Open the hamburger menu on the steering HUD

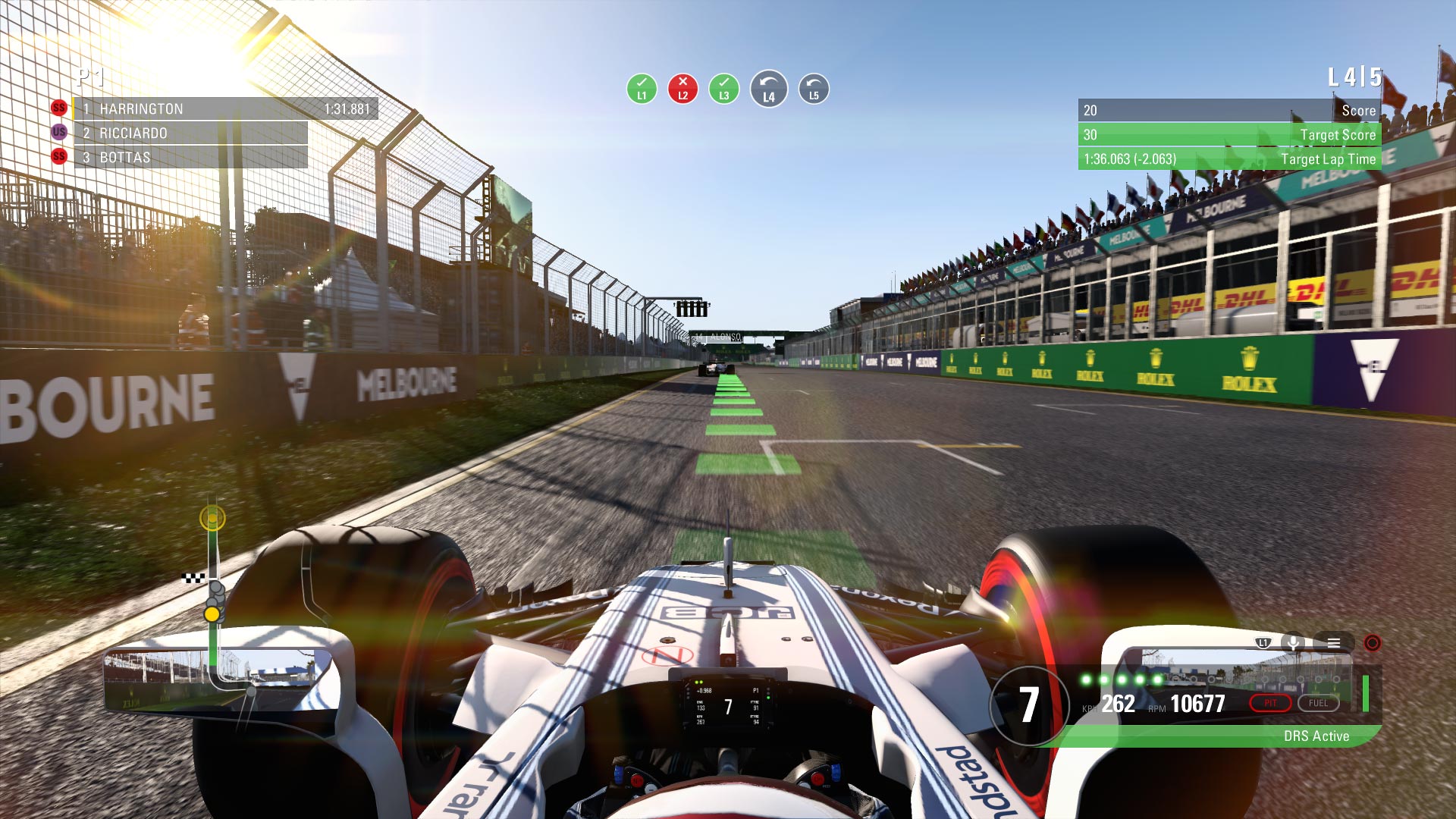[x=1333, y=642]
